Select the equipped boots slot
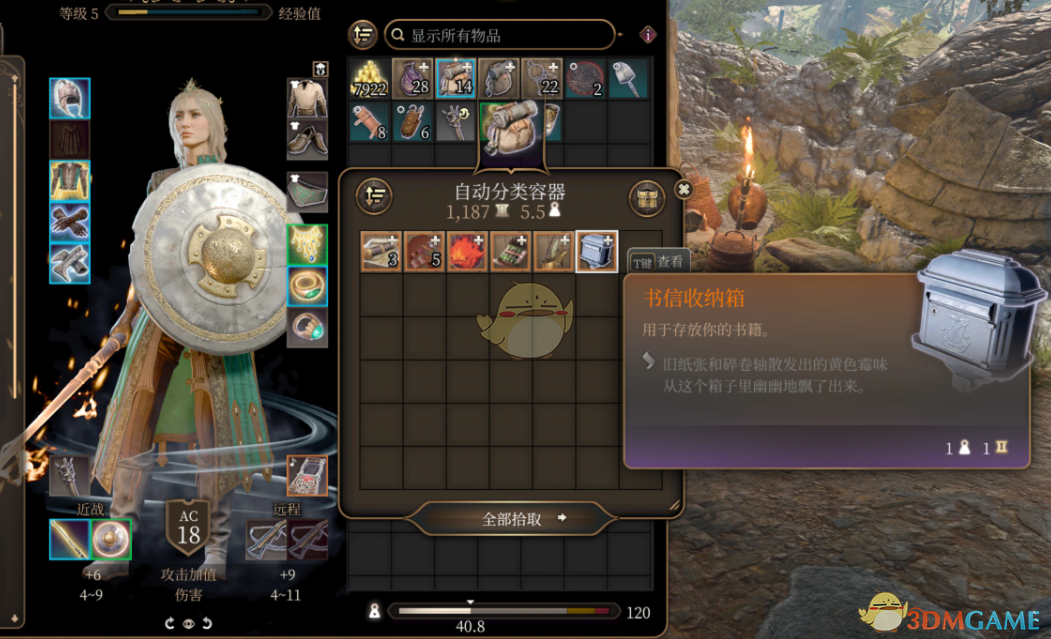 pos(70,263)
